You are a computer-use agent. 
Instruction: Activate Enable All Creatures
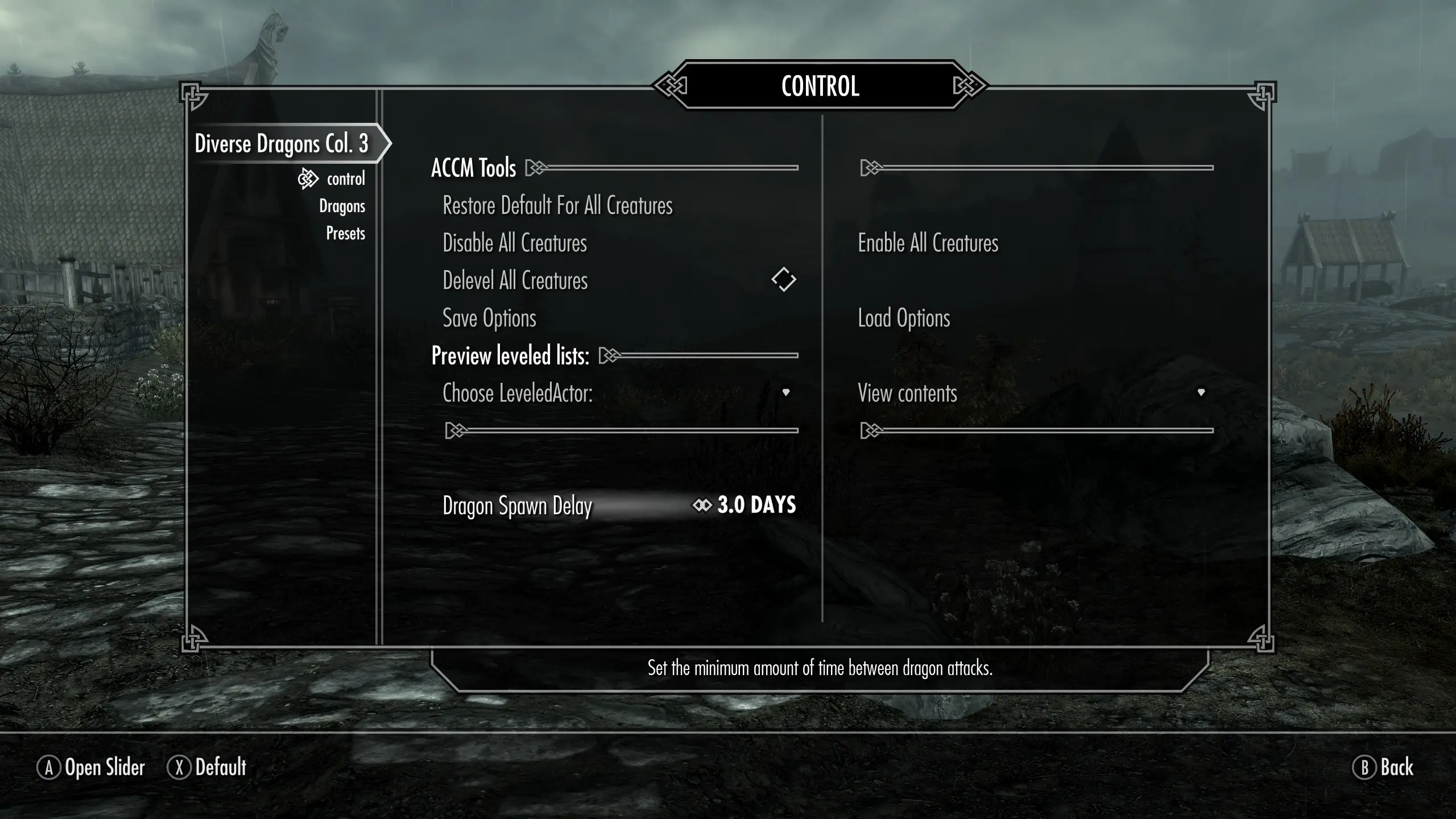(x=928, y=243)
